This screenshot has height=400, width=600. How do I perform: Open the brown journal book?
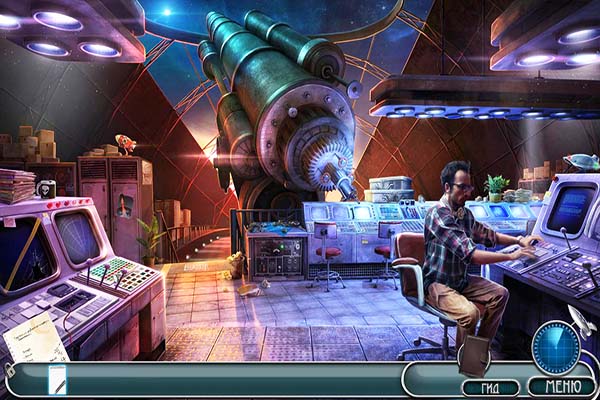[473, 354]
